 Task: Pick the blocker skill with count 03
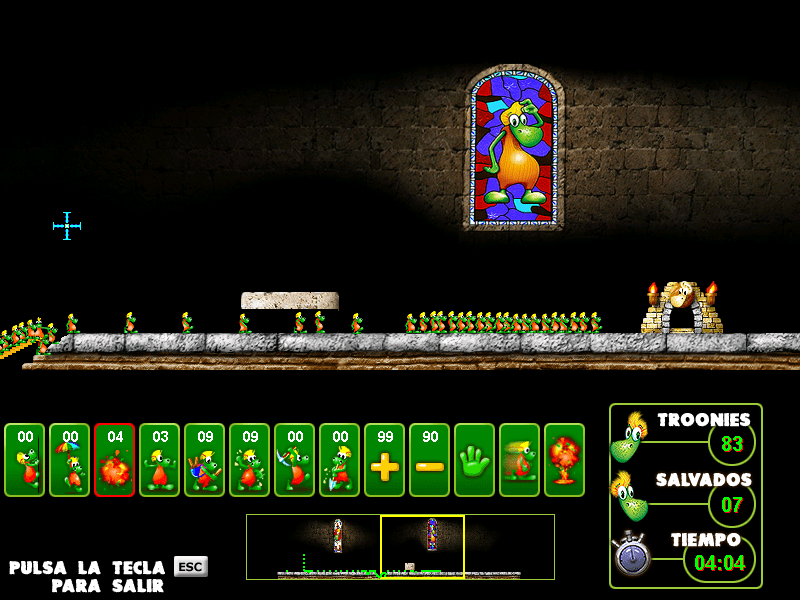click(x=159, y=460)
